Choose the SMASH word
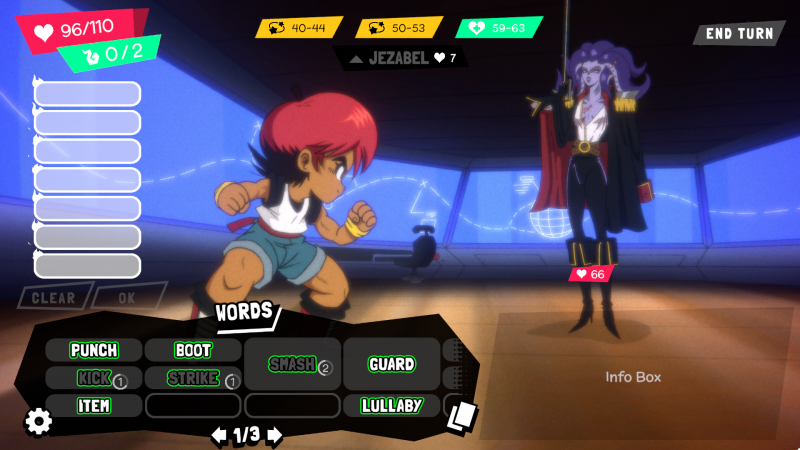 pos(293,364)
